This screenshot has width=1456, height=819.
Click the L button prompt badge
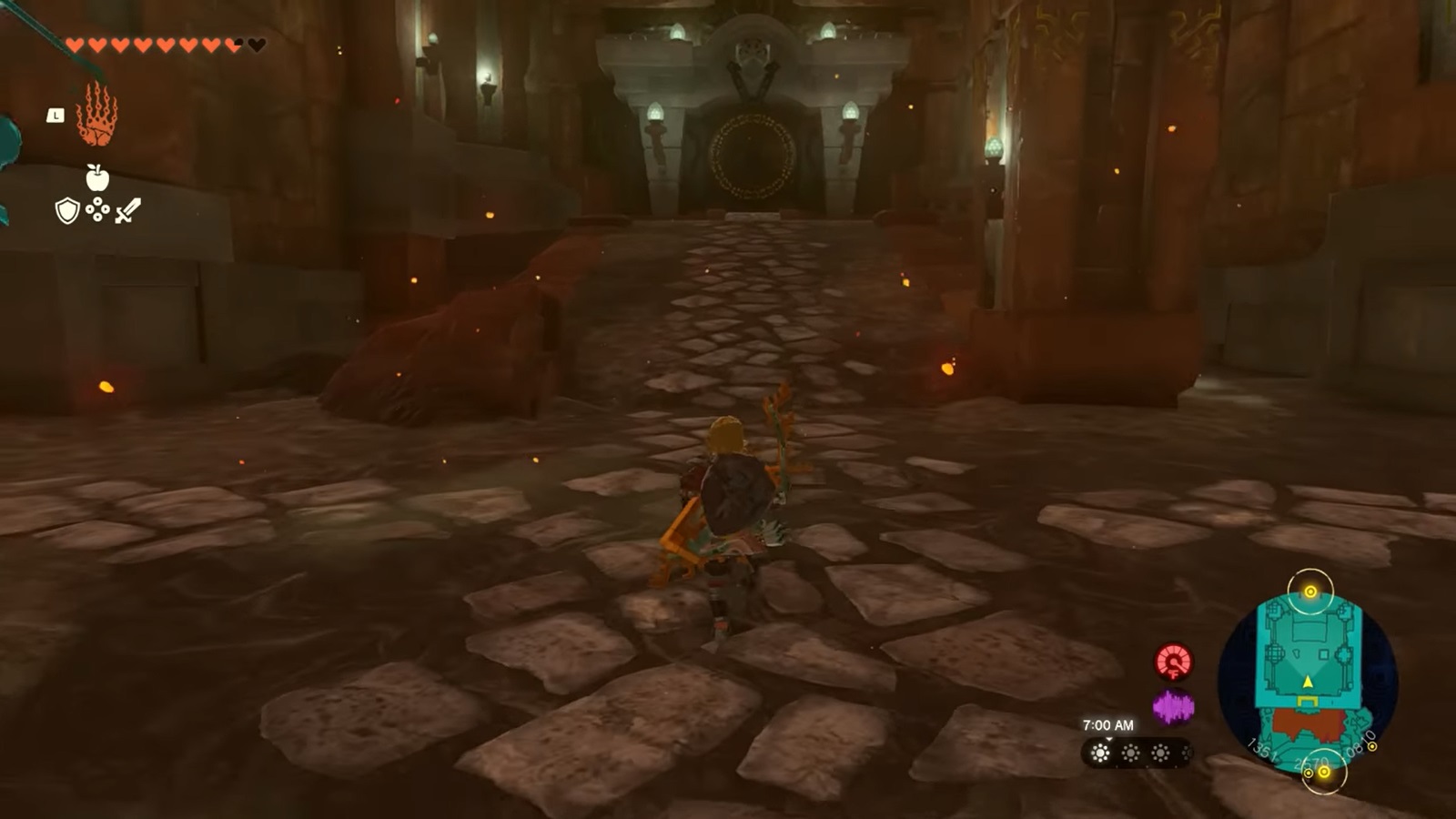56,116
